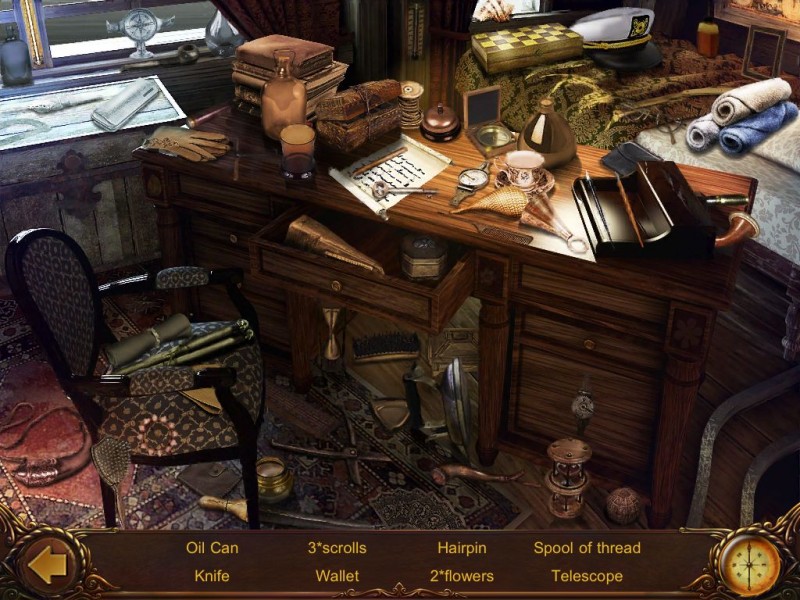Pick the "Spool of thread" list entry

tap(587, 548)
